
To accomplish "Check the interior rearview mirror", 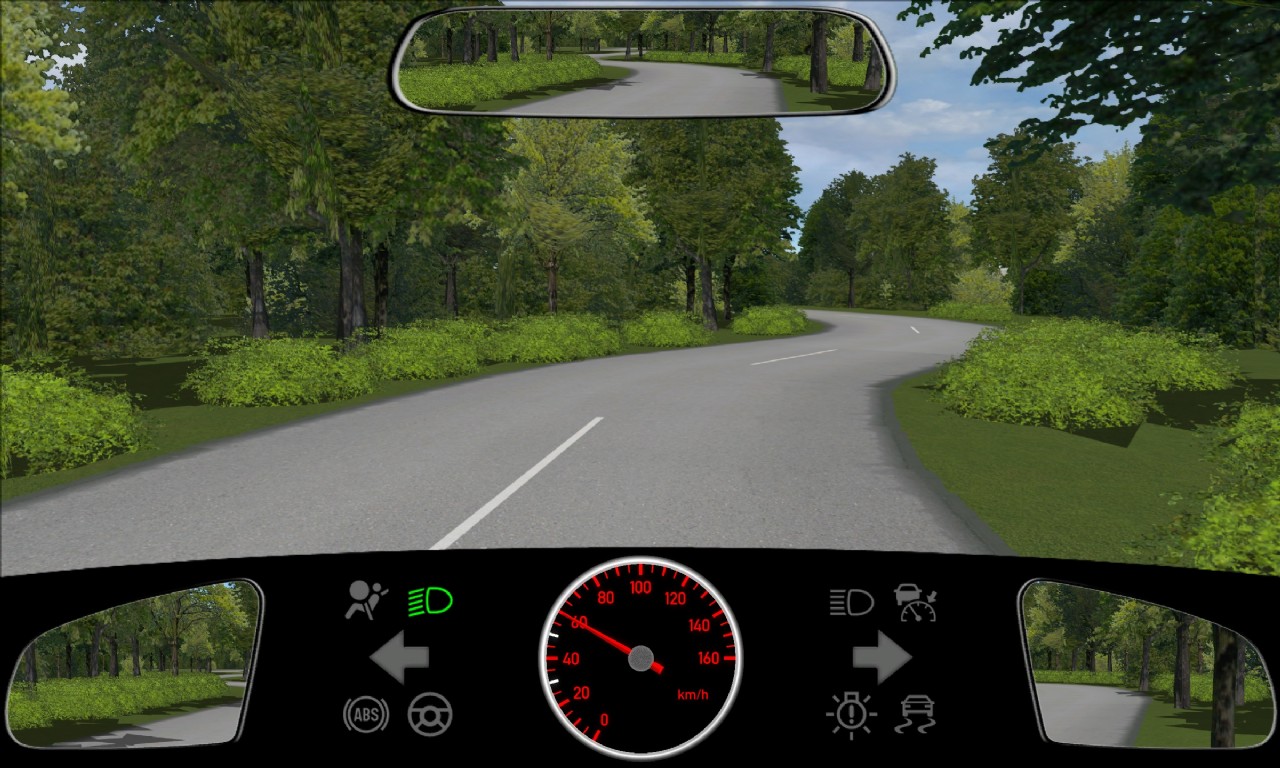I will tap(641, 62).
